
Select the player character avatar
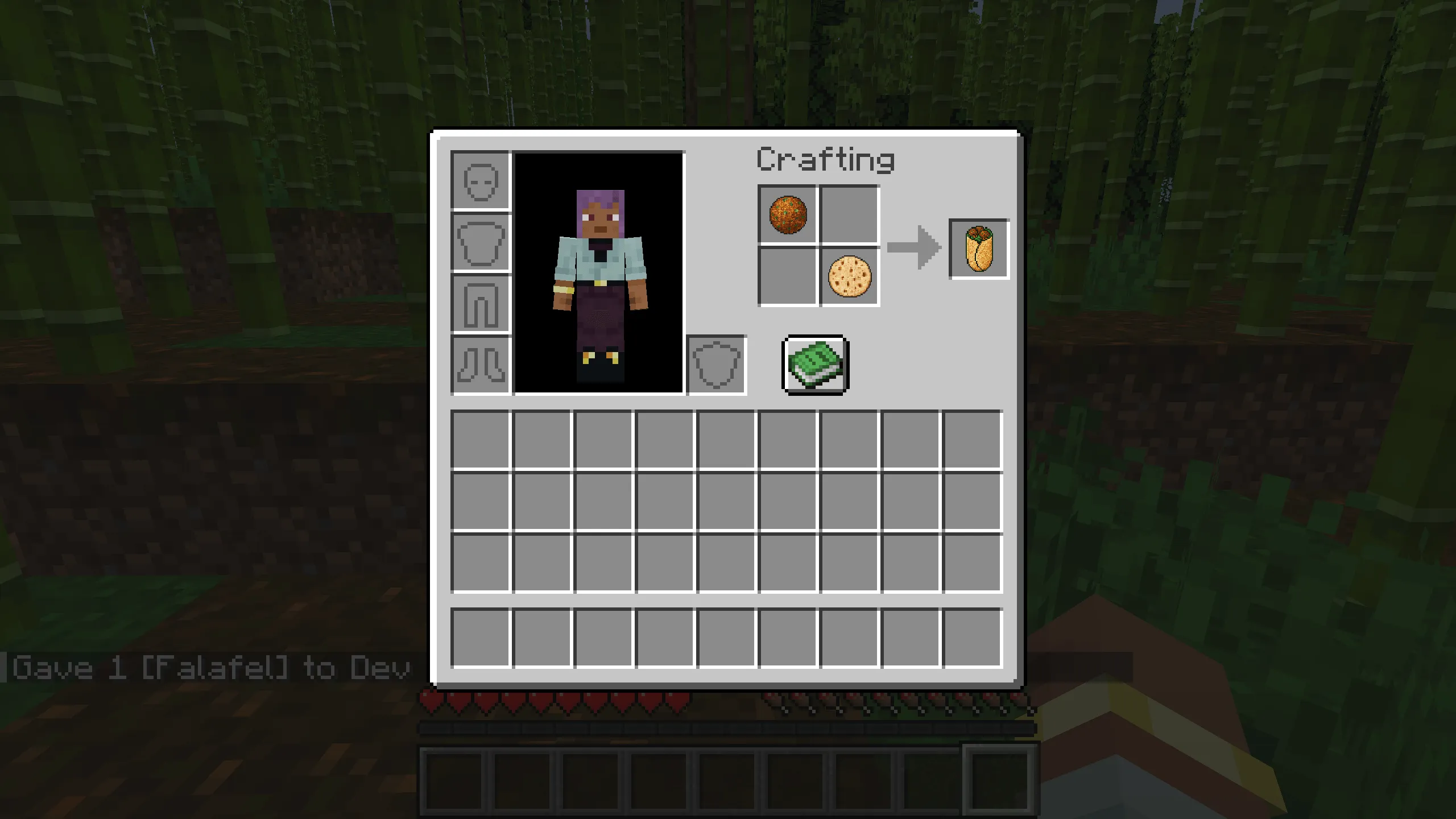pos(600,273)
